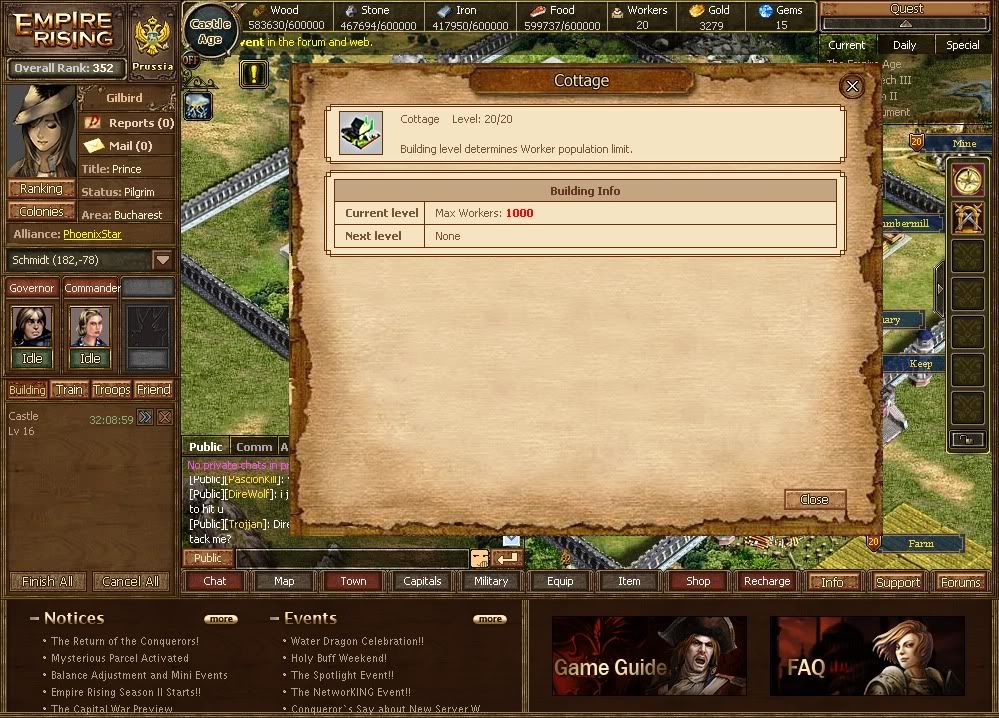The width and height of the screenshot is (999, 718).
Task: Expand the Schmidt city dropdown
Action: (x=163, y=260)
